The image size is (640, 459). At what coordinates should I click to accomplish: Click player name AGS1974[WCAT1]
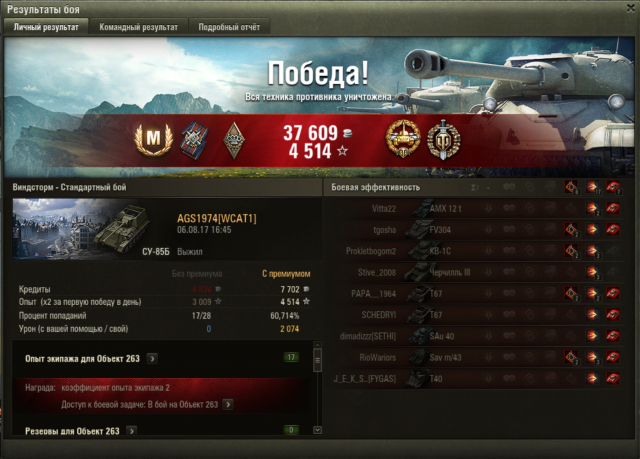click(x=217, y=218)
